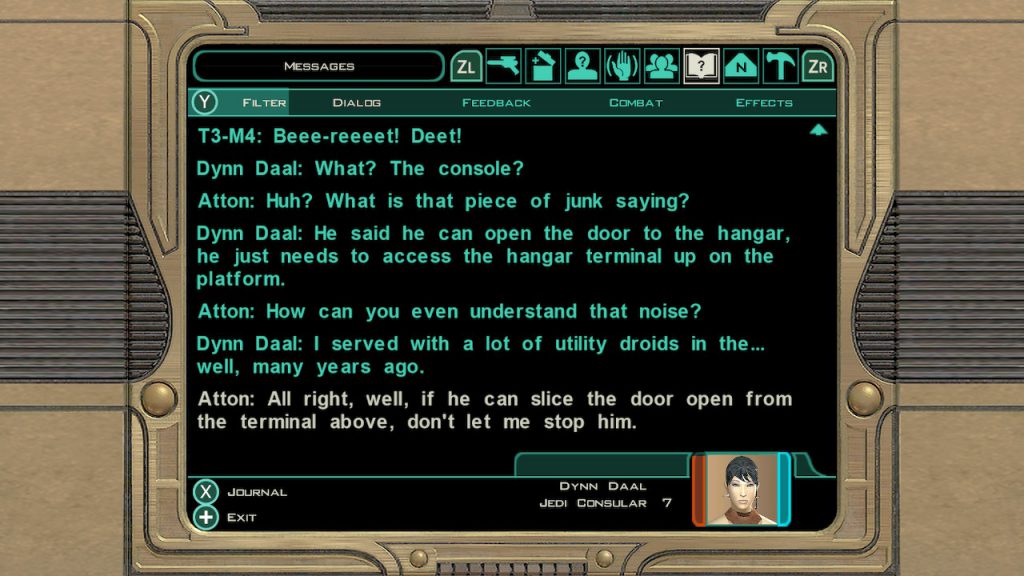The height and width of the screenshot is (576, 1024).
Task: Open the abilities hand icon
Action: (621, 67)
